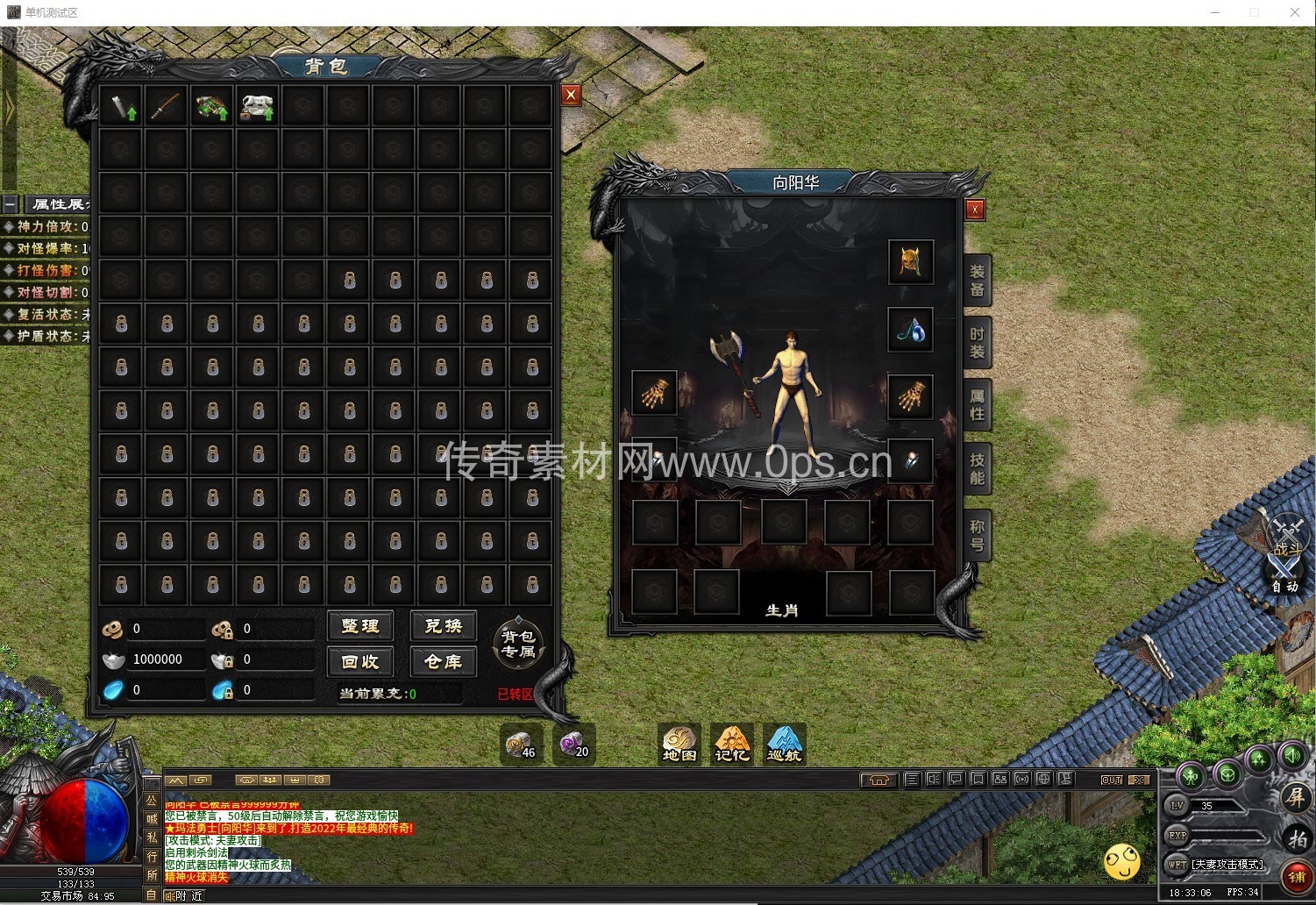This screenshot has width=1316, height=905.
Task: Toggle the speaker sound button
Action: (x=1293, y=754)
